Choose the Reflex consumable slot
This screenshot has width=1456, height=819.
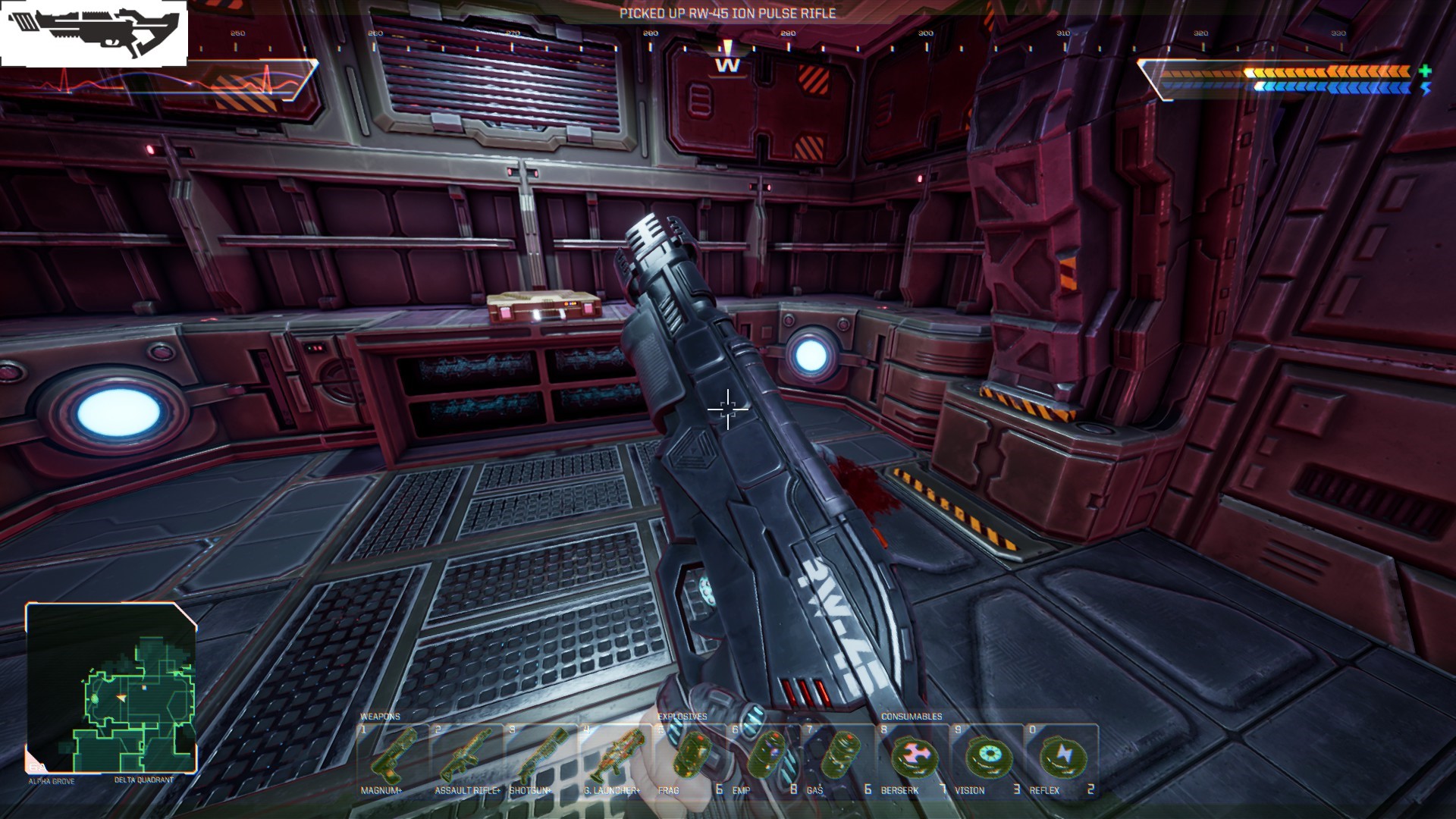(1061, 758)
